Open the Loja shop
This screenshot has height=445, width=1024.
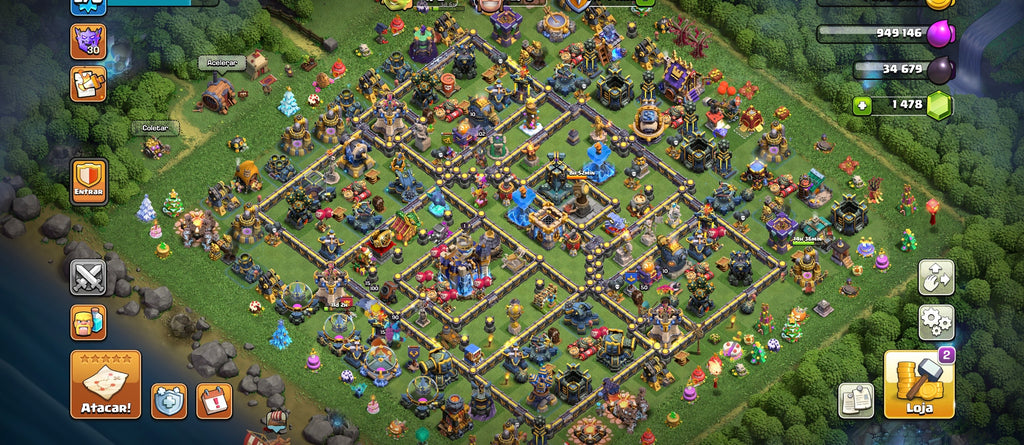[918, 384]
